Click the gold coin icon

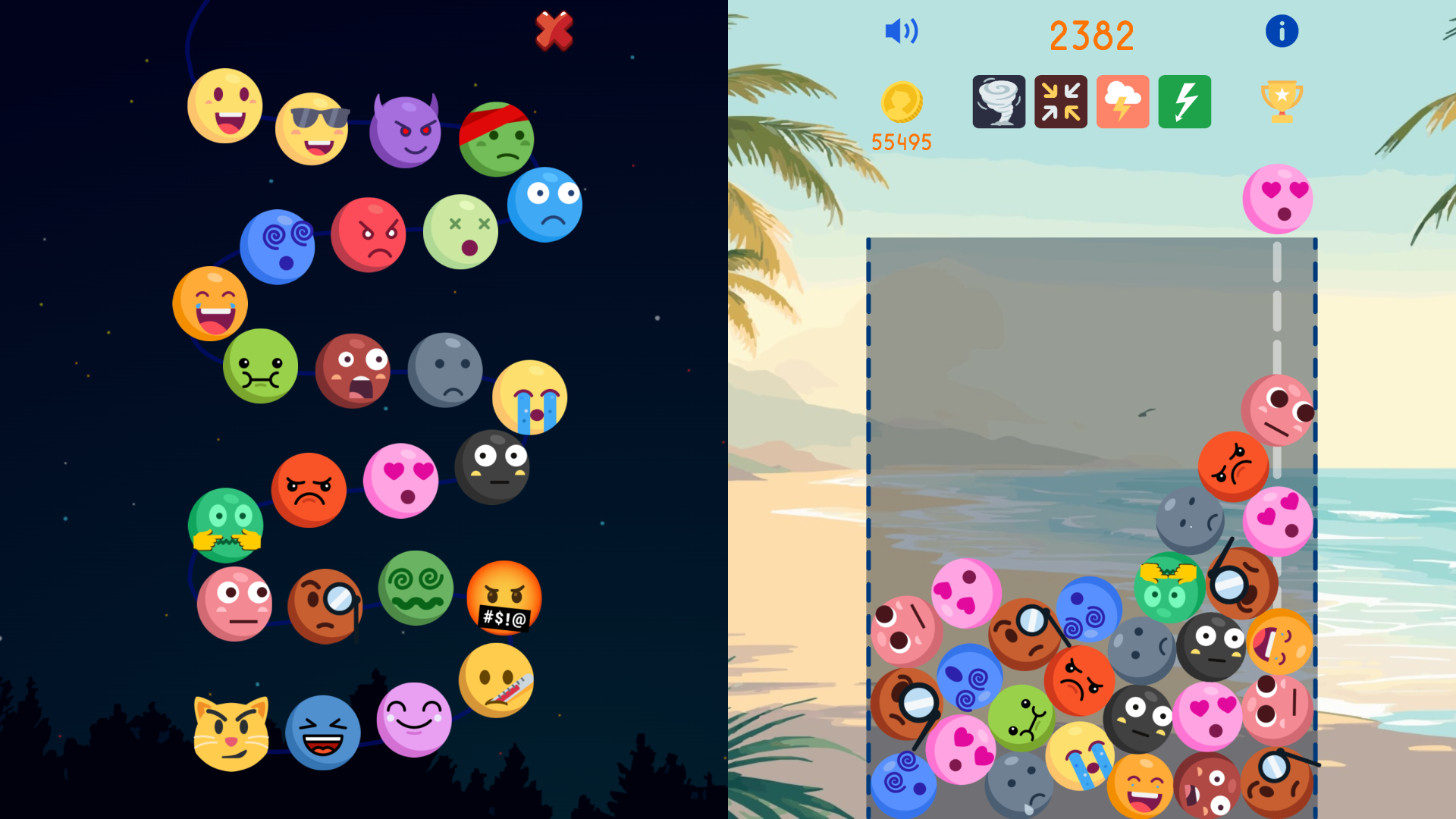click(902, 102)
